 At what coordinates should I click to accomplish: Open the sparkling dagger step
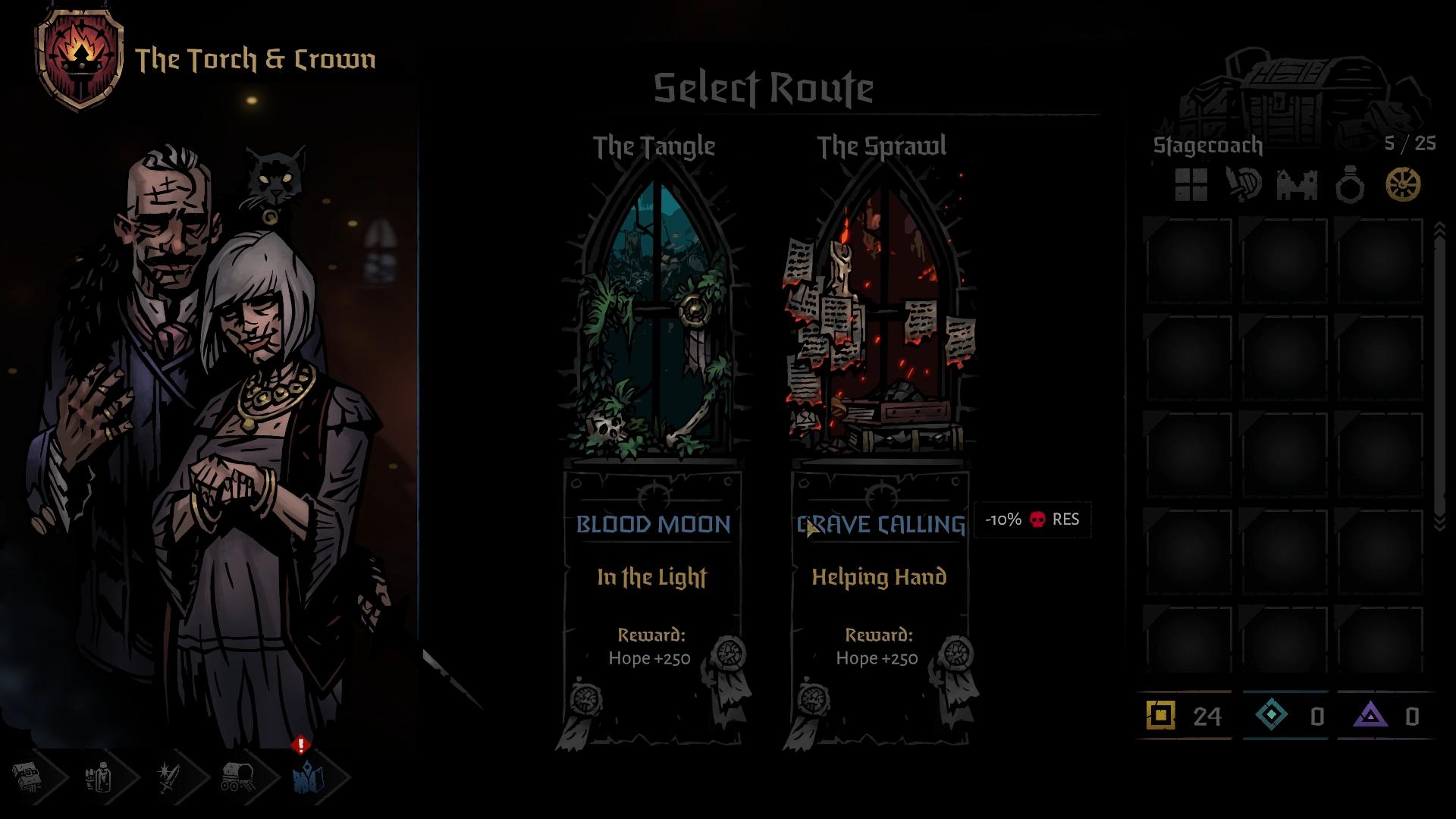pyautogui.click(x=168, y=777)
